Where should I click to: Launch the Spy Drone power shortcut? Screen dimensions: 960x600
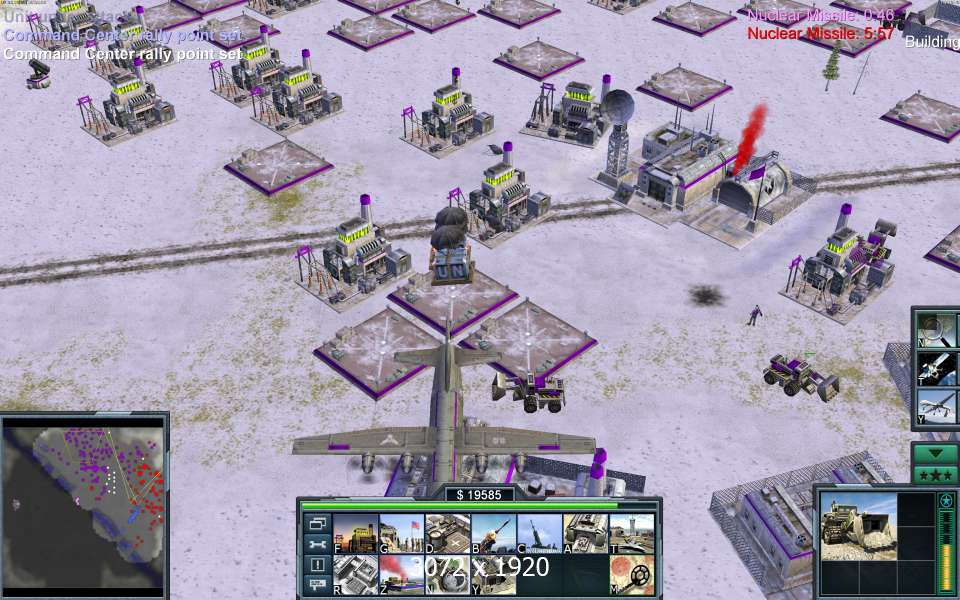(x=937, y=406)
